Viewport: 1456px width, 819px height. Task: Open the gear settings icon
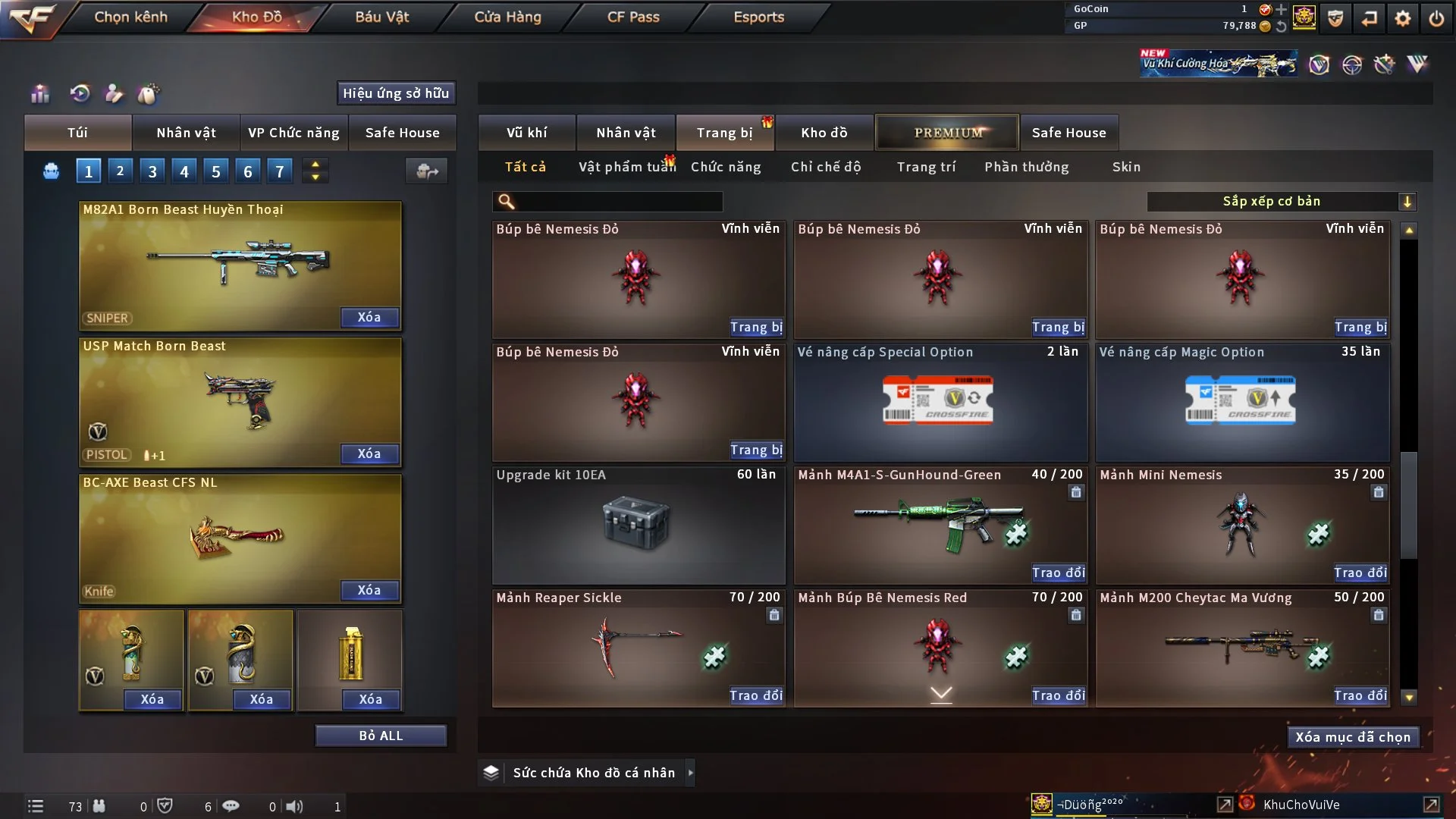point(1402,18)
